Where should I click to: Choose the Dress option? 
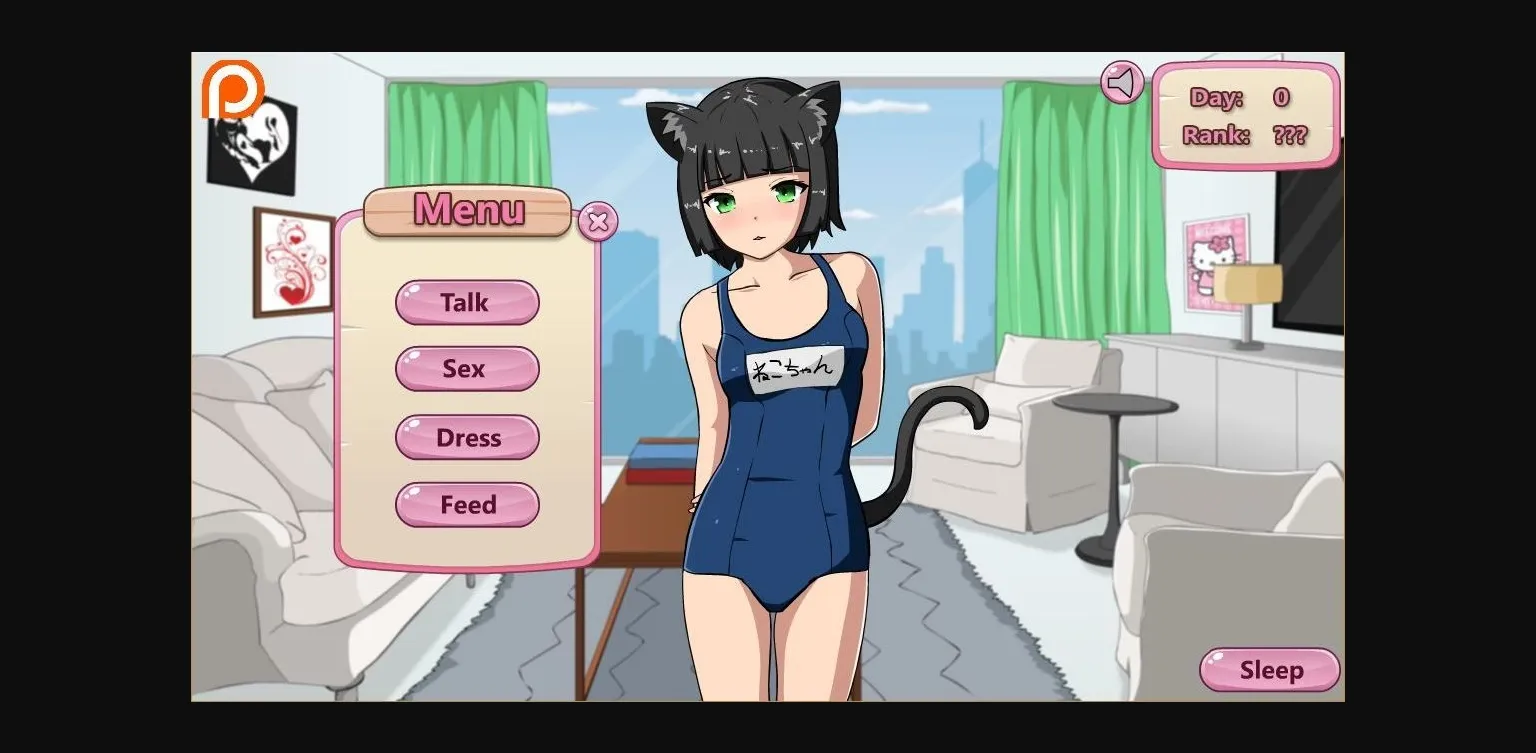(x=467, y=437)
